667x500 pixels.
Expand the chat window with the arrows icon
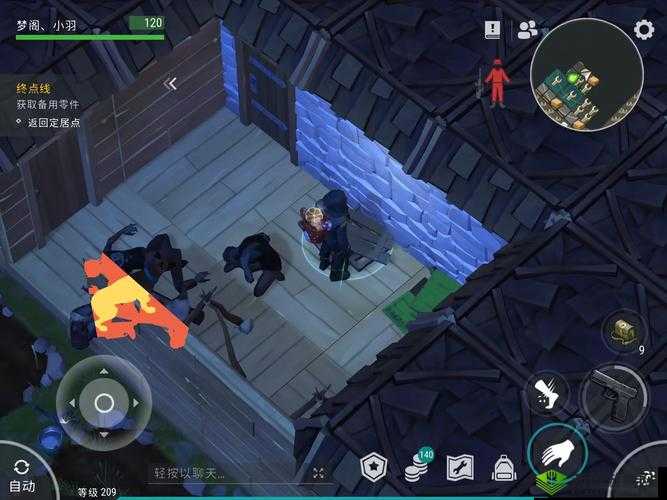tap(318, 473)
